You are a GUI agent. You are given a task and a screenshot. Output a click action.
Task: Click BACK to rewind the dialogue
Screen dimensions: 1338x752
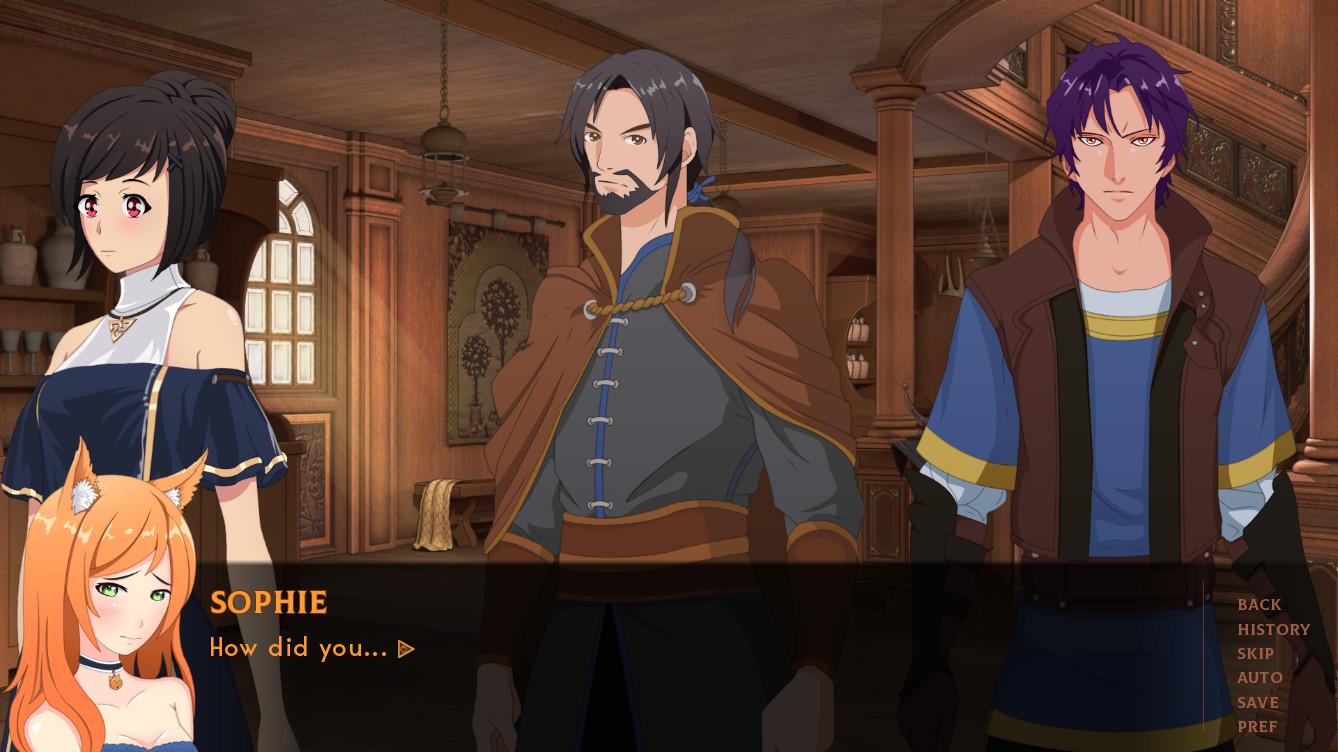tap(1259, 605)
